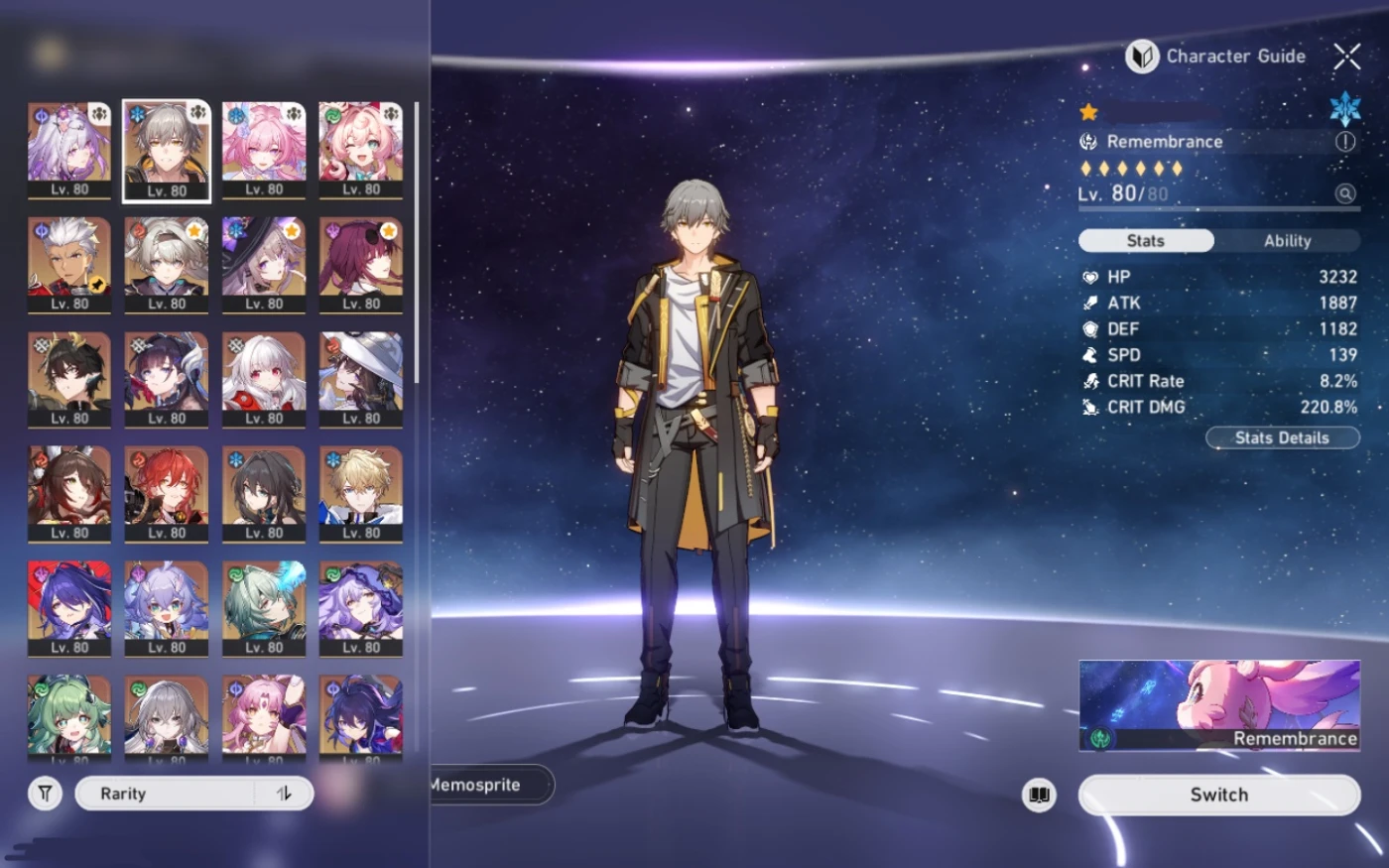
Task: Click the Switch path button
Action: point(1218,795)
